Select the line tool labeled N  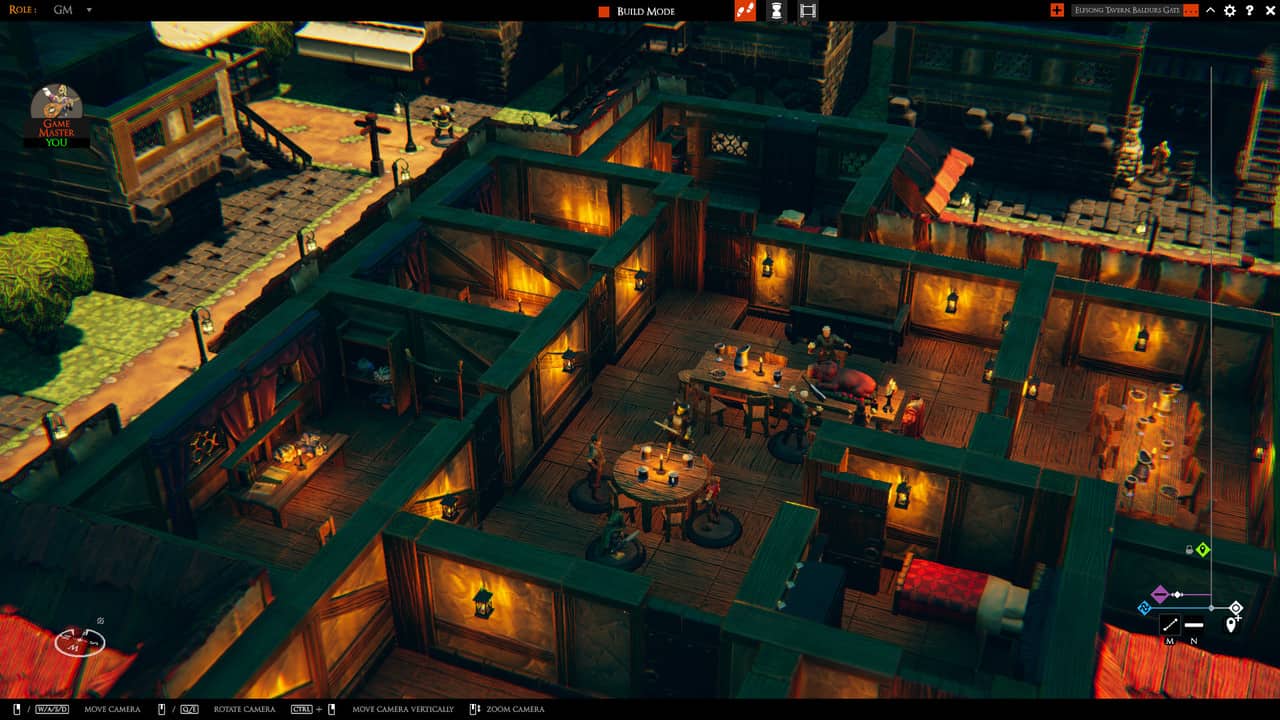click(1194, 624)
